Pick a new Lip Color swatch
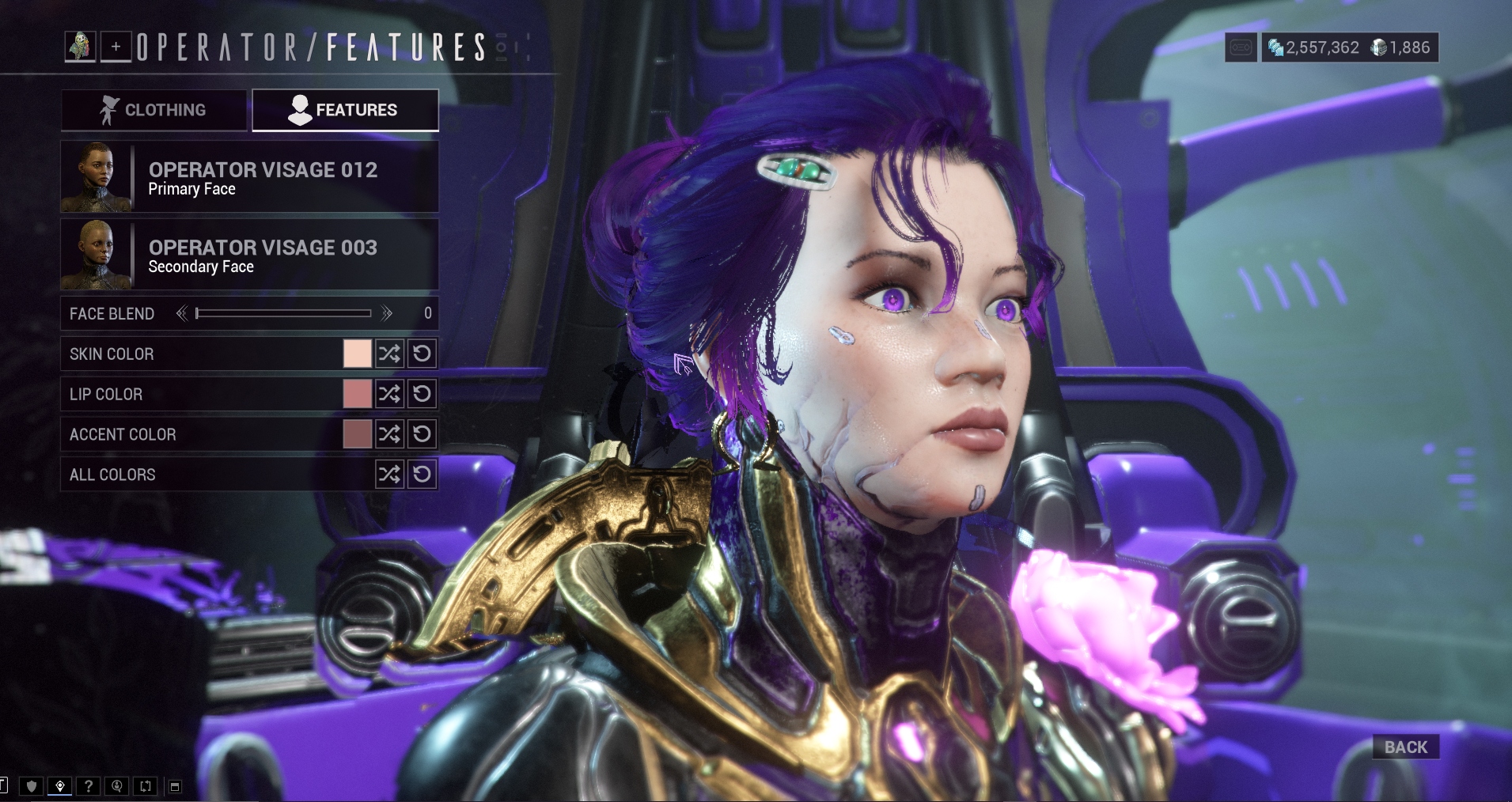 click(357, 394)
